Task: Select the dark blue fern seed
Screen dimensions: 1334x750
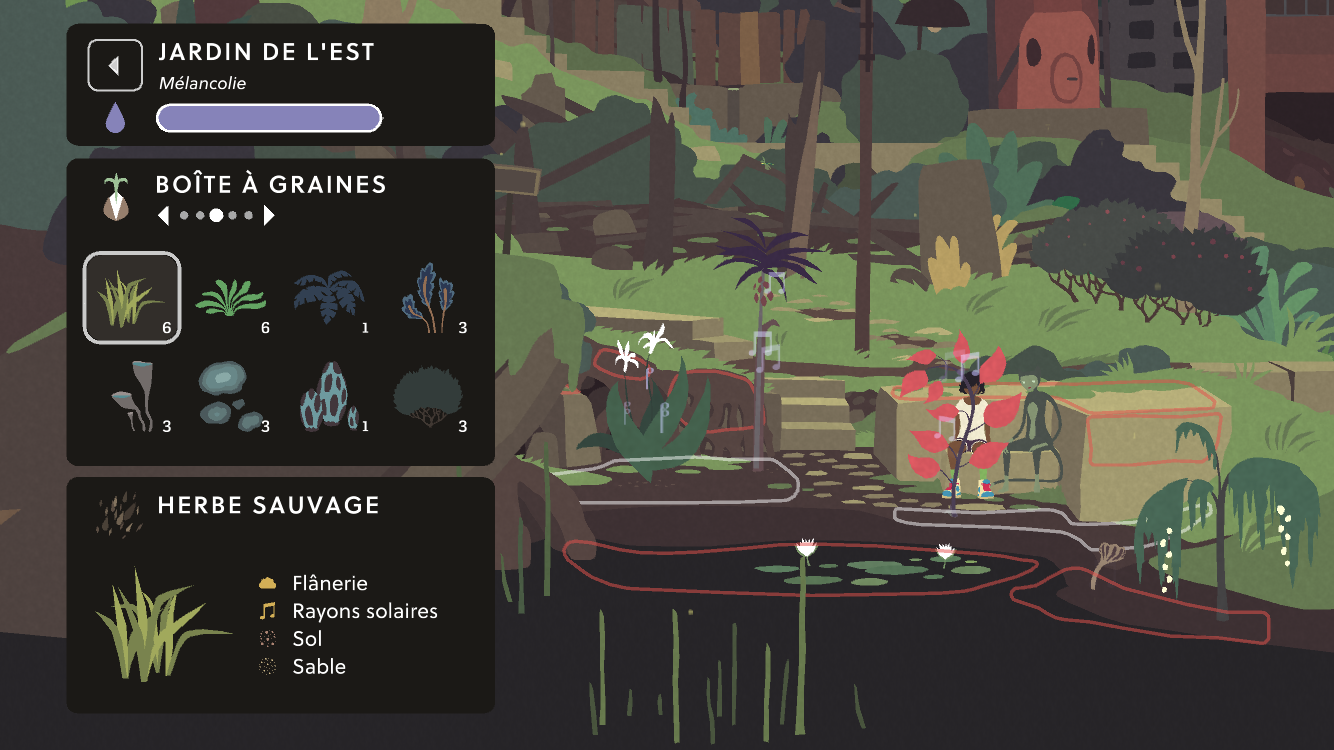Action: [330, 298]
